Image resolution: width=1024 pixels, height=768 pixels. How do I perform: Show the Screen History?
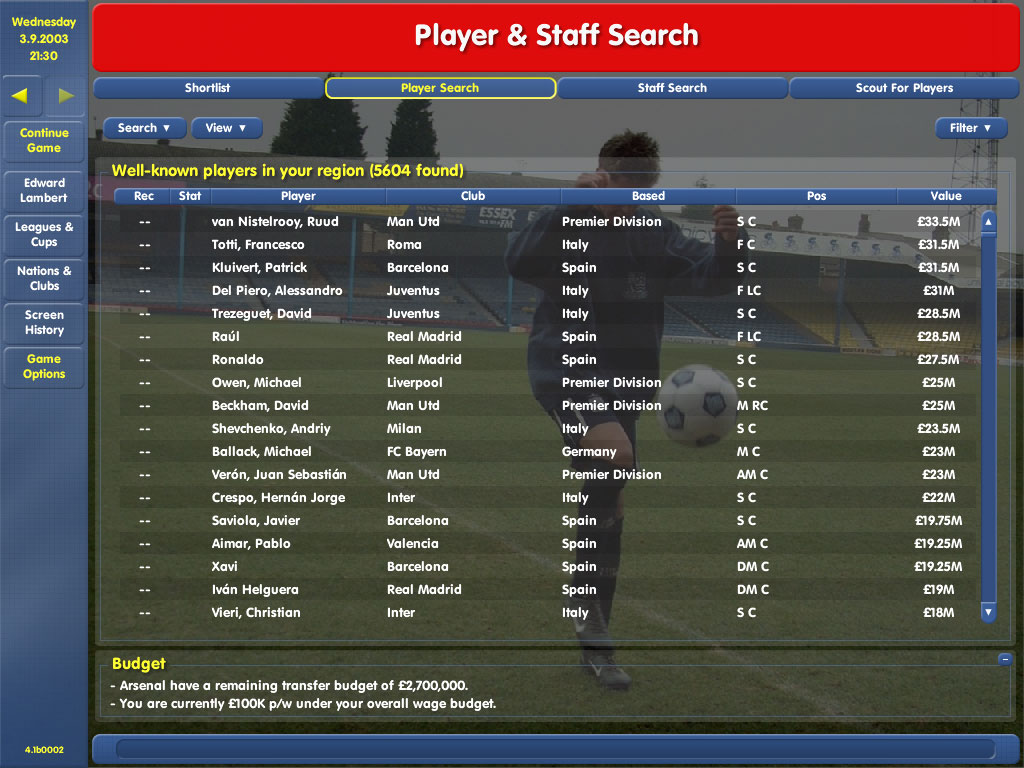tap(44, 322)
